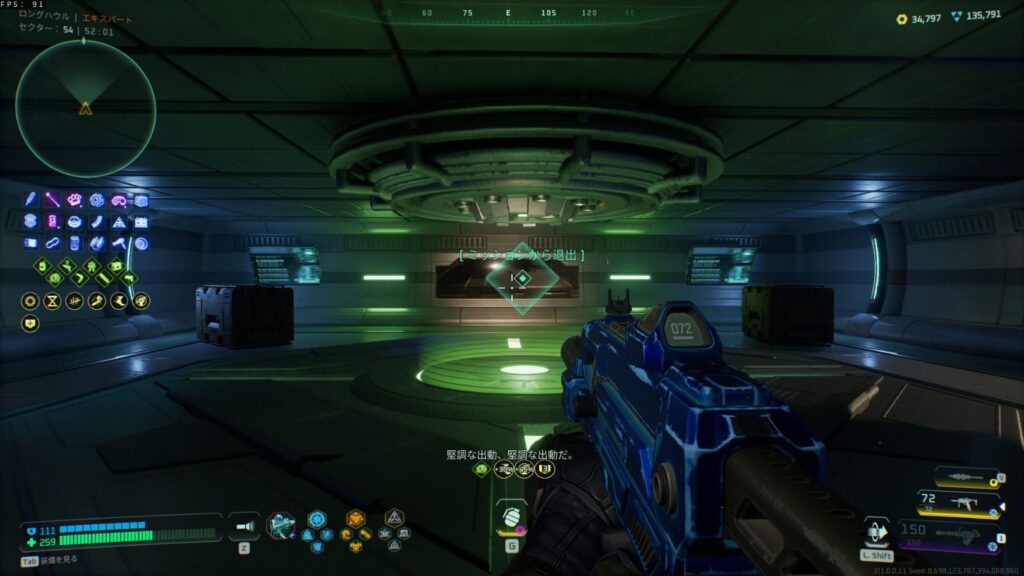Select the pyramid triangle upgrade icon
Screen dimensions: 1024x576
pyautogui.click(x=119, y=222)
